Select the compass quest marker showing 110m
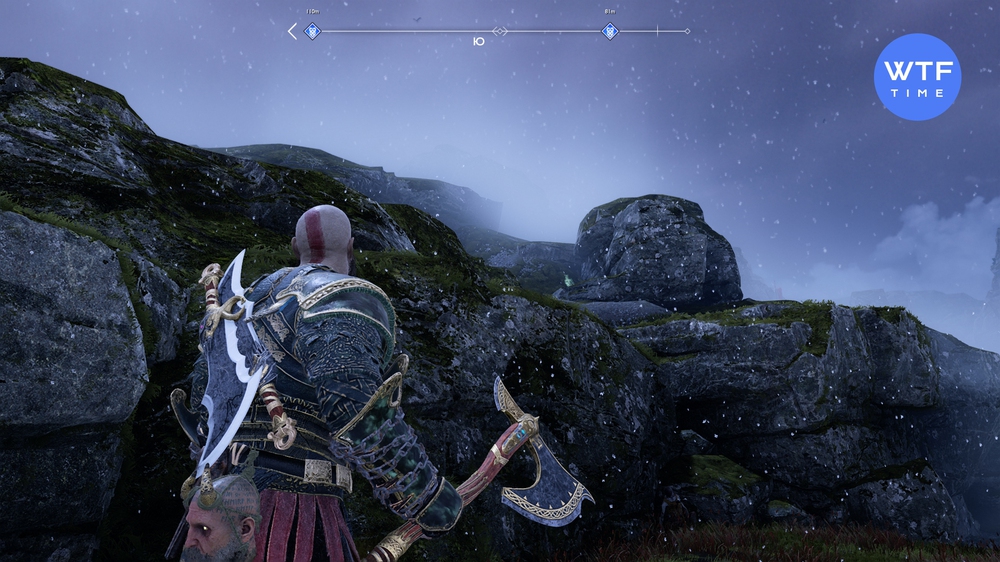Screen dimensions: 1000x562 312,31
